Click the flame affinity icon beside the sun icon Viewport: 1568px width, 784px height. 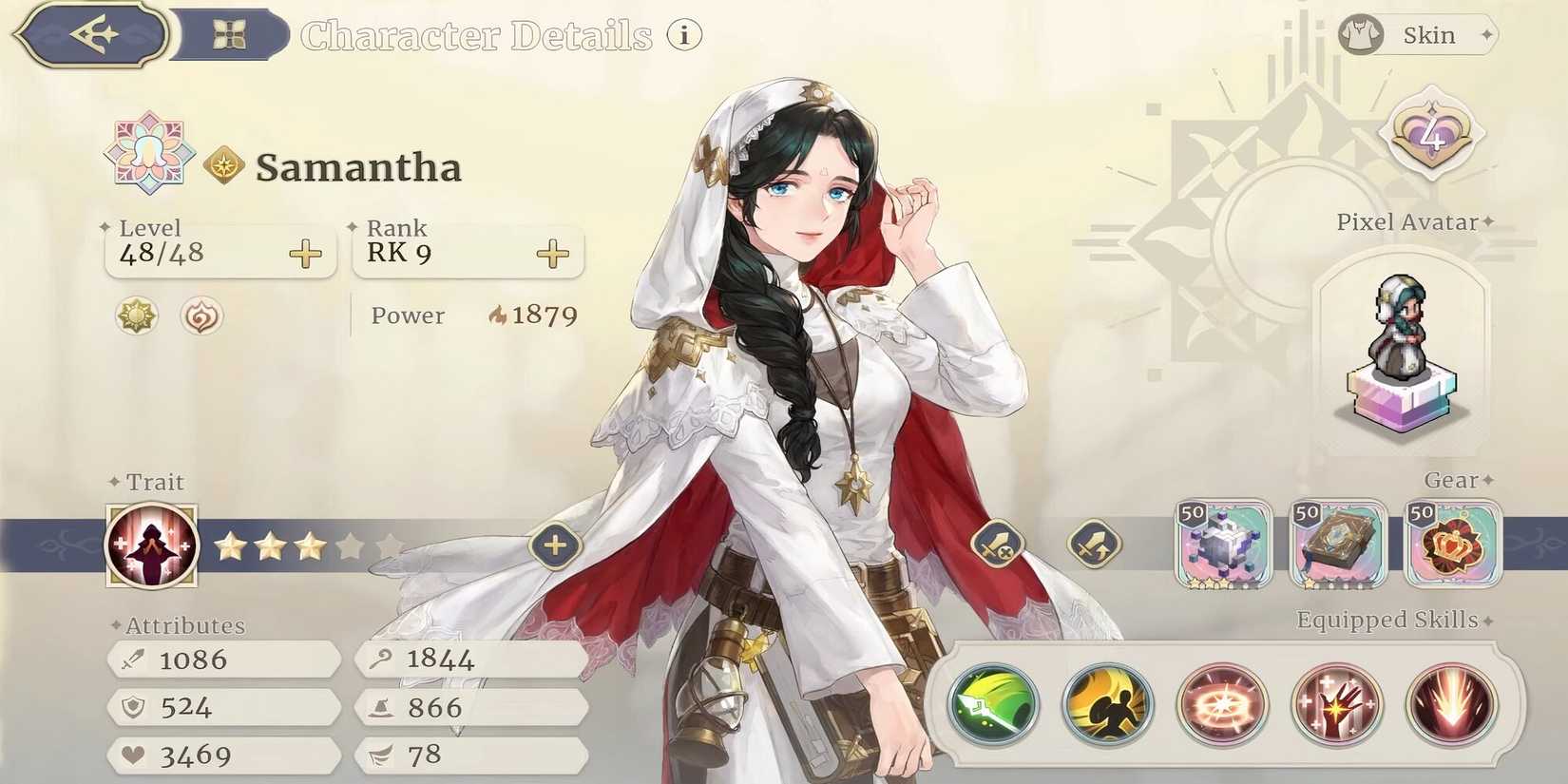pyautogui.click(x=200, y=317)
